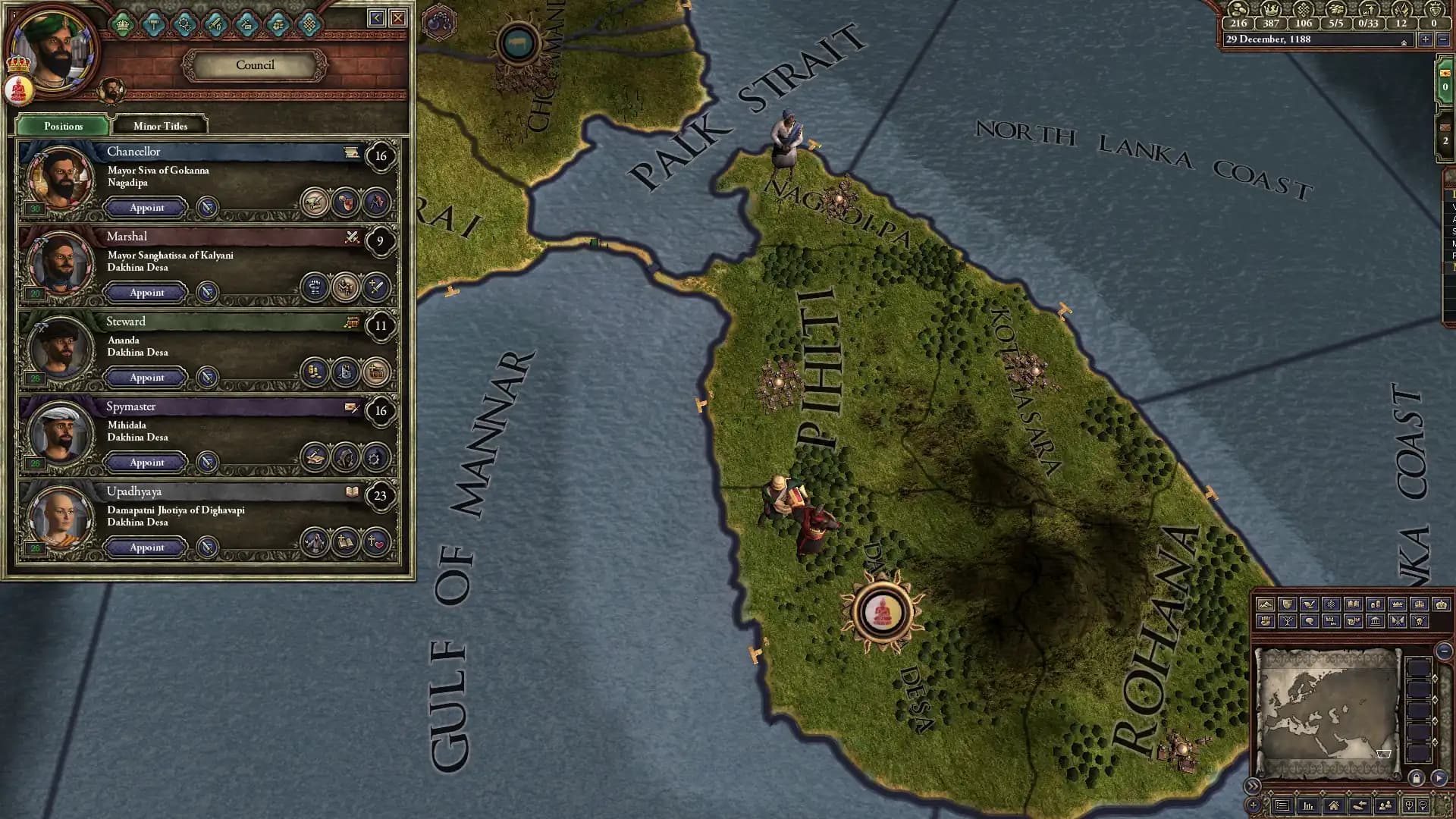Select the terrain map mode icon
The height and width of the screenshot is (819, 1456).
point(1266,604)
